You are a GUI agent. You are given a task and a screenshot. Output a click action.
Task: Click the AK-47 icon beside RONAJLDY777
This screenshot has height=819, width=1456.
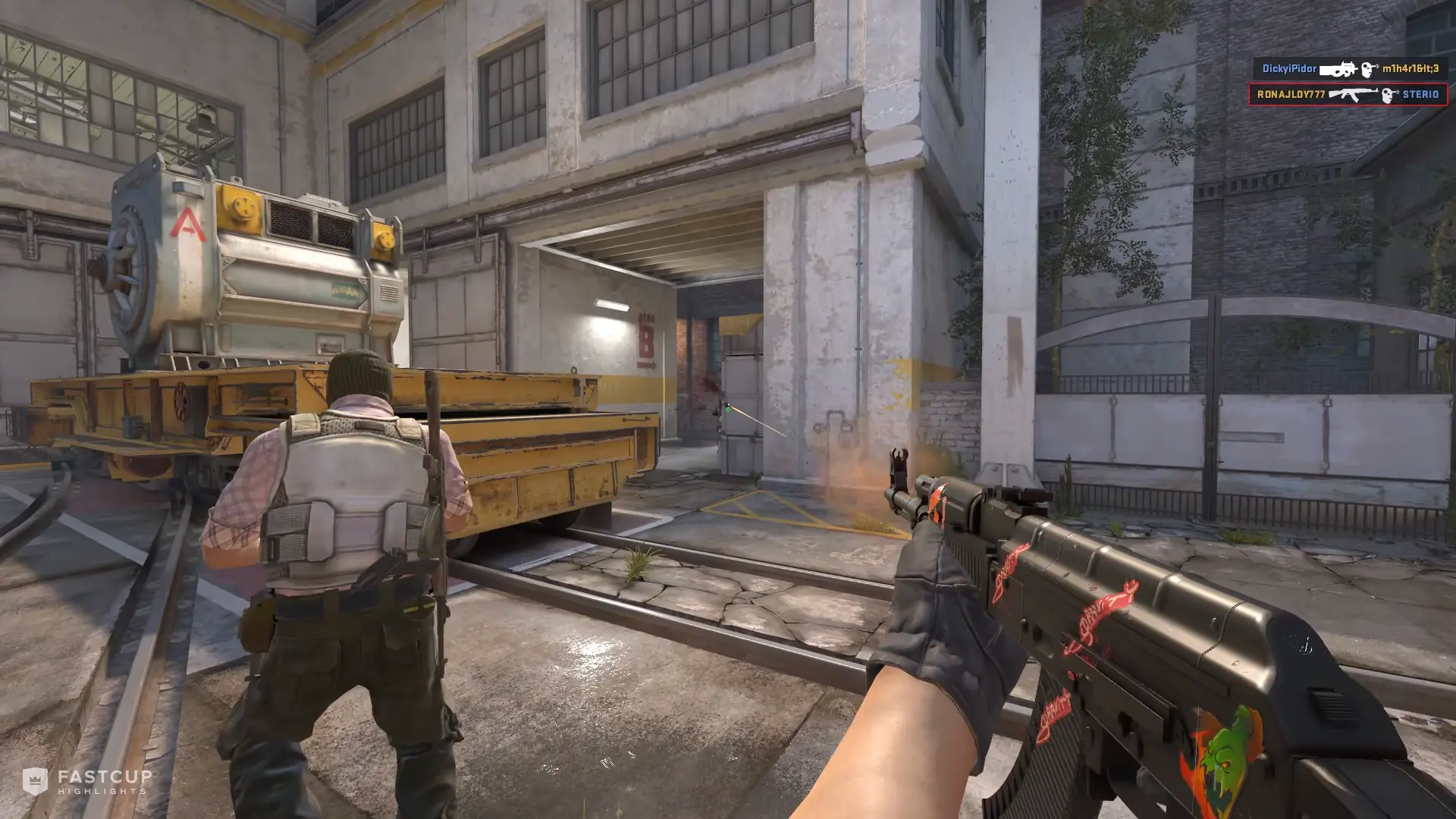(1352, 94)
